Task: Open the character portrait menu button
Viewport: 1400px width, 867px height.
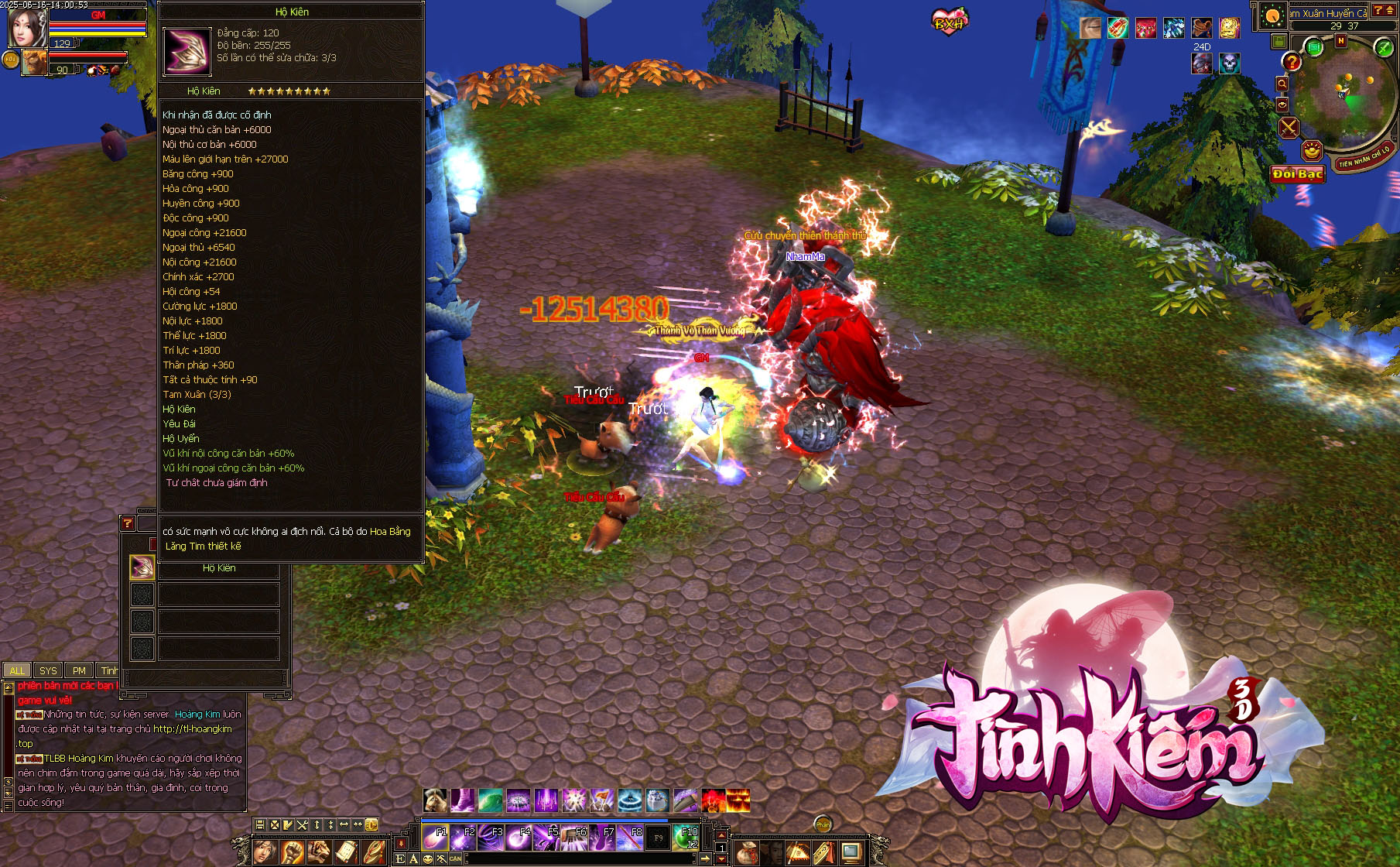Action: click(x=265, y=852)
